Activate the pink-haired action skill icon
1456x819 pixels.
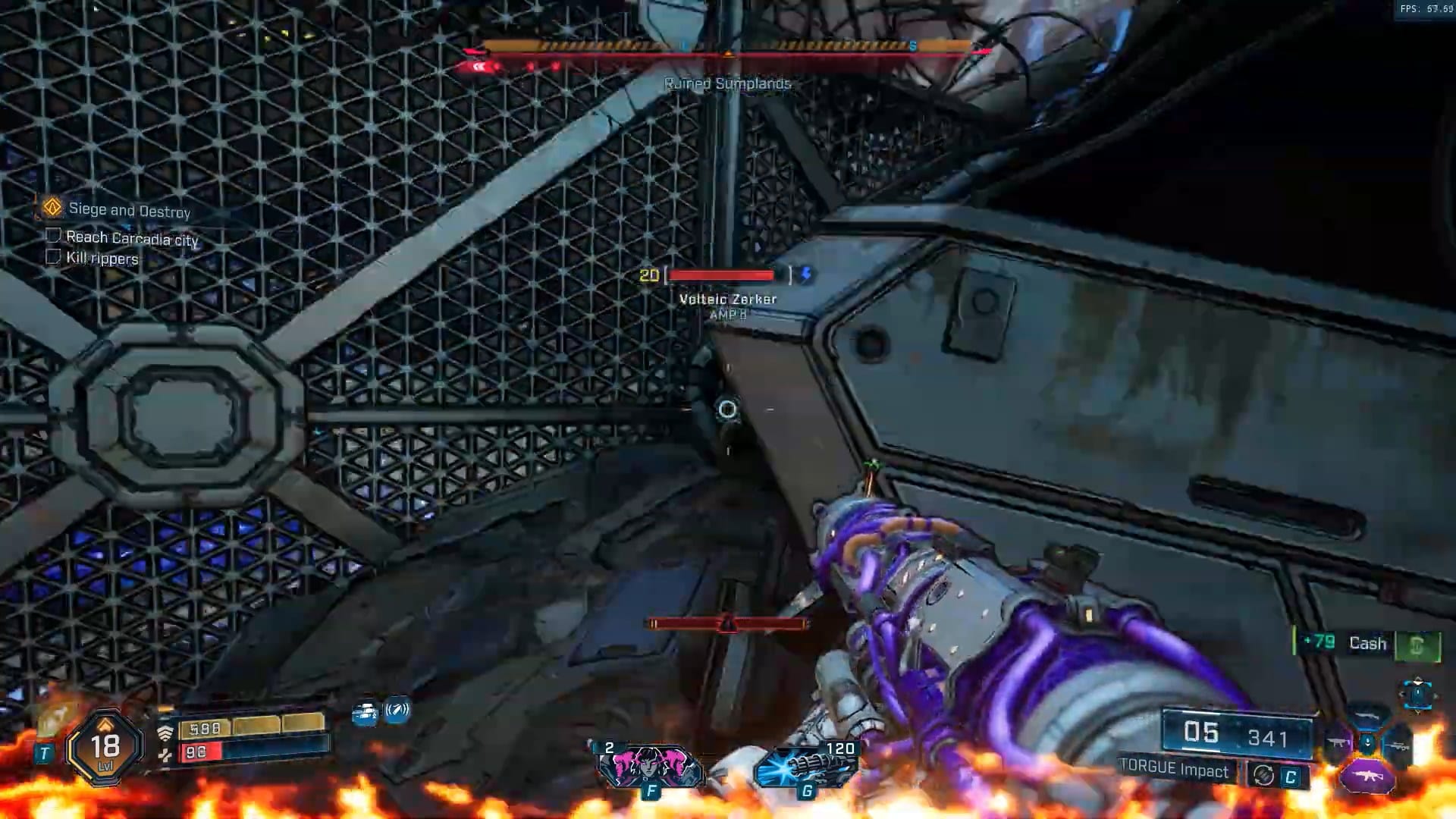click(x=649, y=766)
